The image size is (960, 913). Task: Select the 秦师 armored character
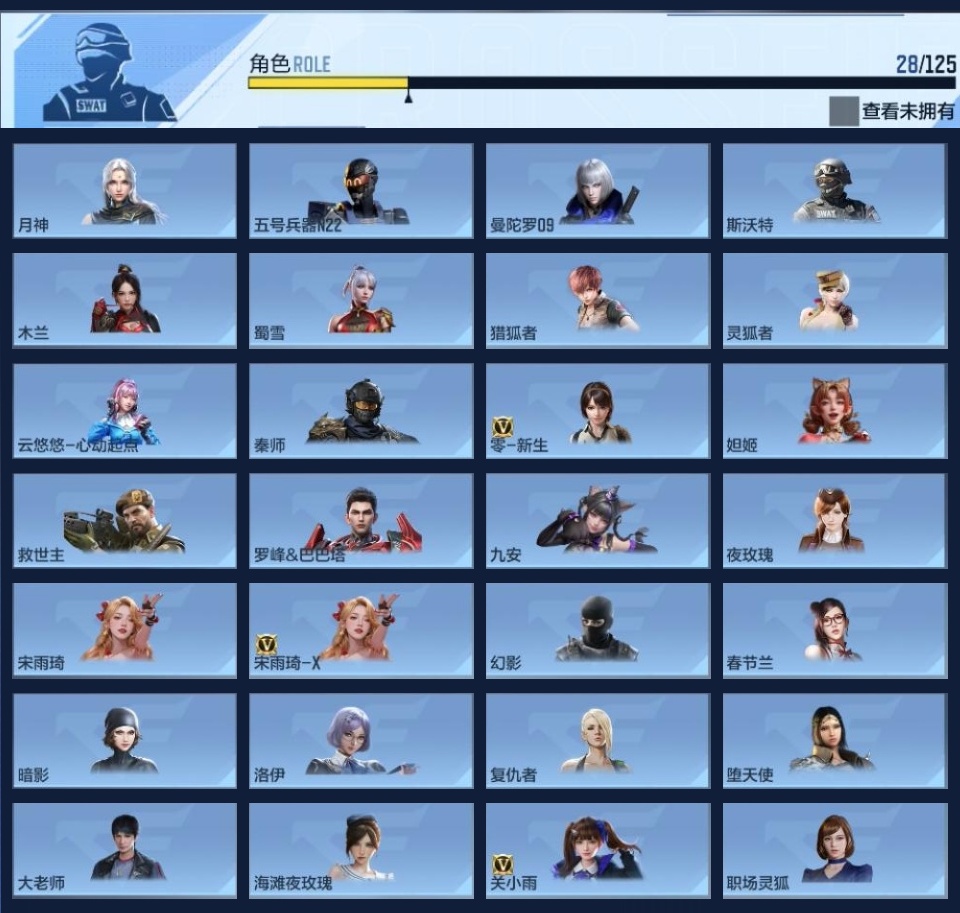[x=361, y=410]
